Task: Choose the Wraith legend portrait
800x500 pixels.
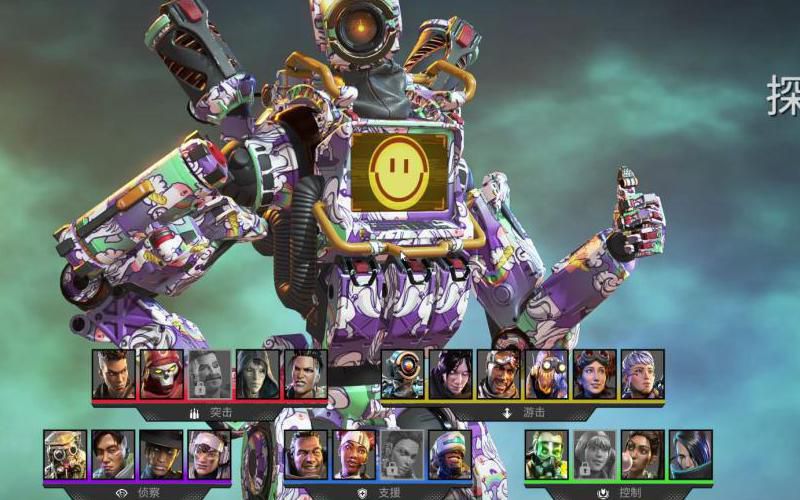Action: [x=450, y=375]
